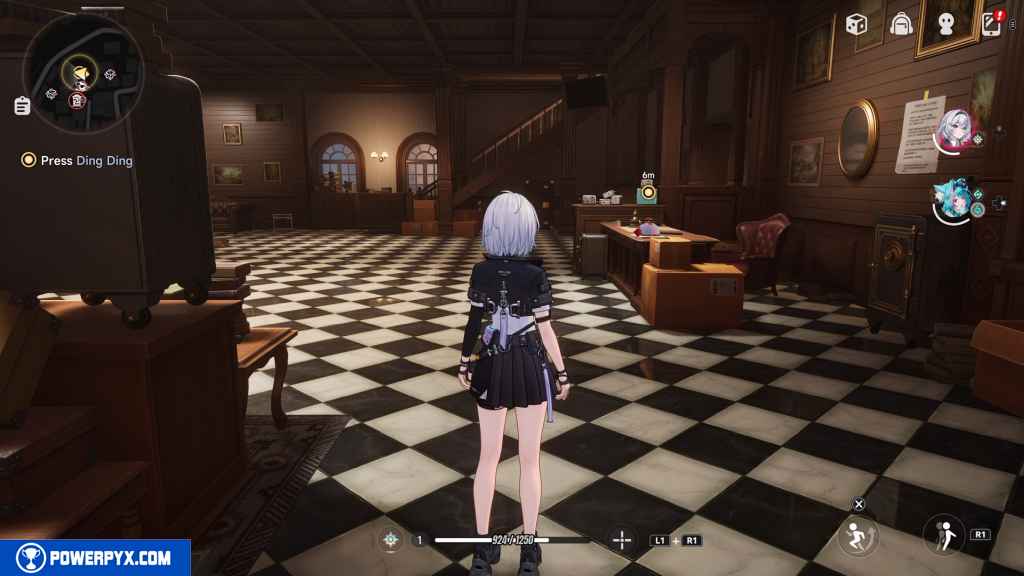This screenshot has width=1024, height=576.
Task: Tap the walking figure swap icon
Action: [x=943, y=534]
